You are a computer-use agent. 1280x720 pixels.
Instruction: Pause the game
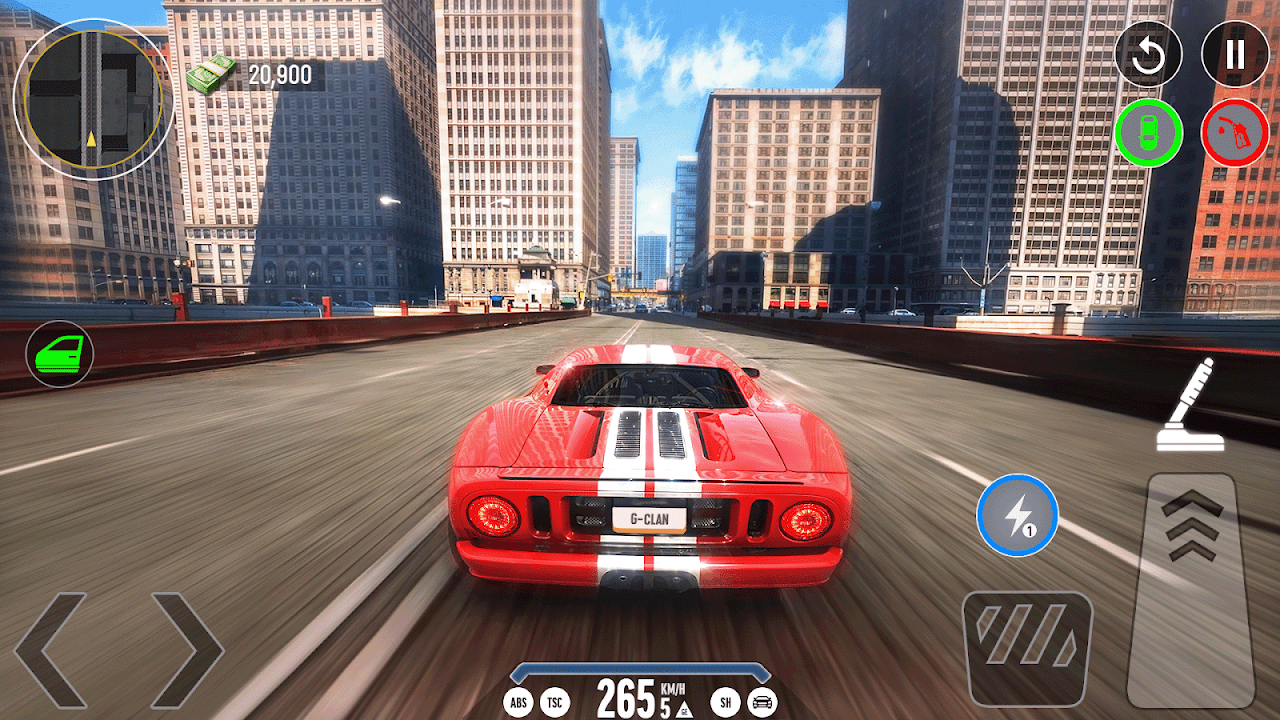[x=1235, y=54]
